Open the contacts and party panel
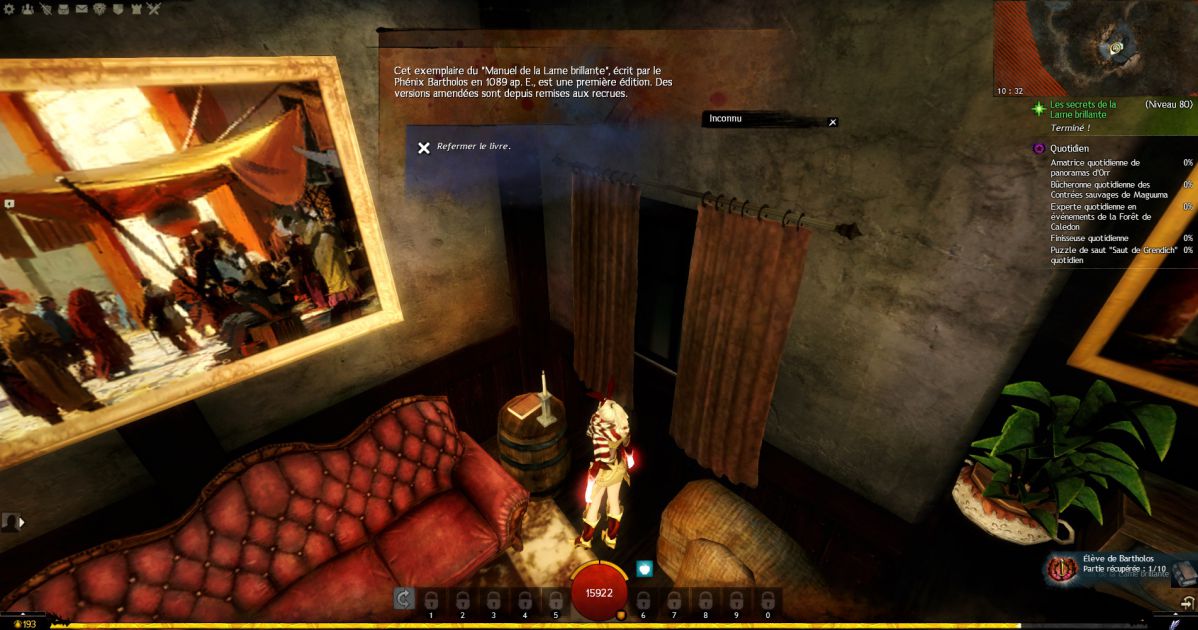The height and width of the screenshot is (630, 1198). click(27, 9)
